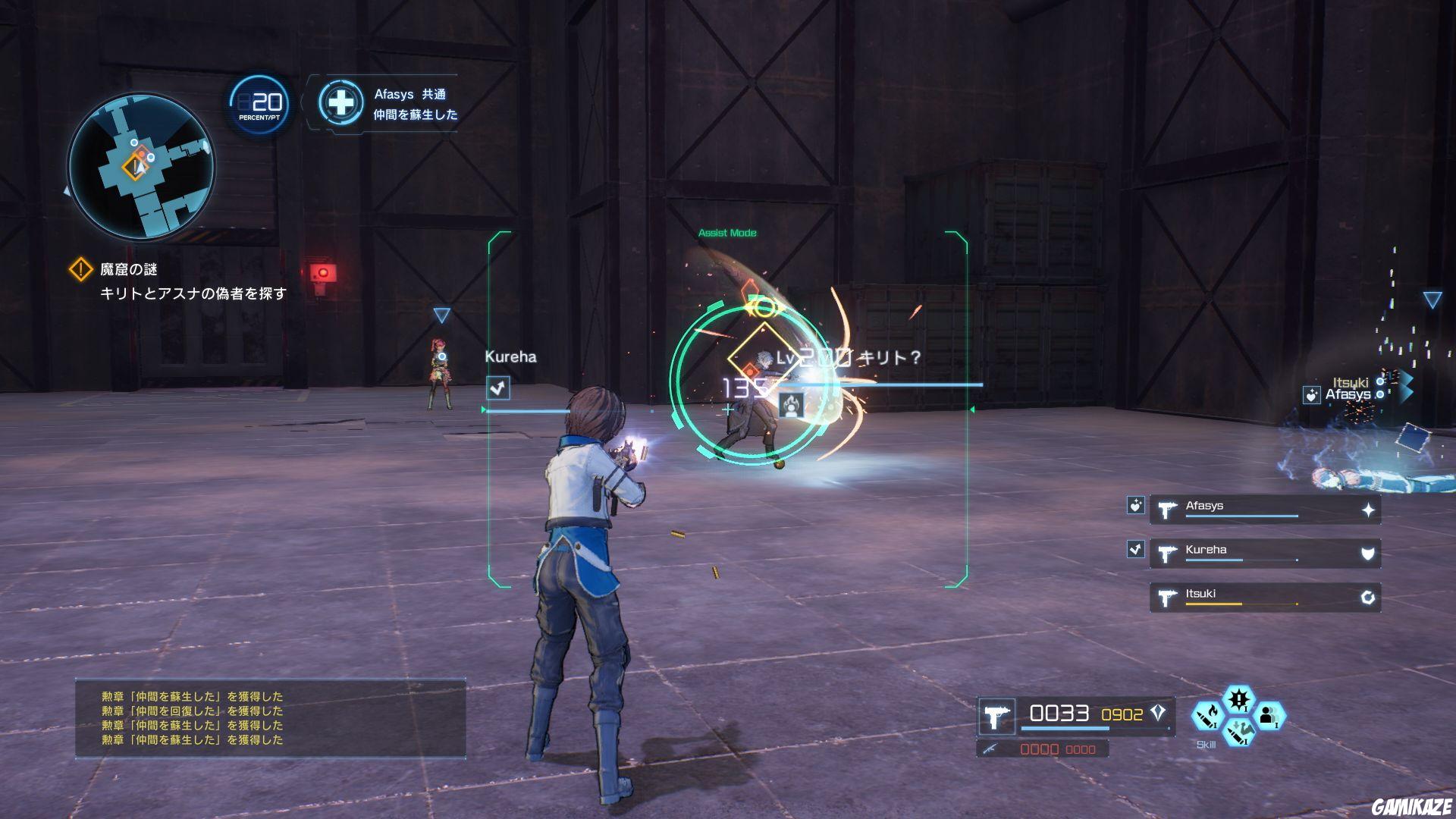Open the party buff skill hexagon

[x=1270, y=715]
